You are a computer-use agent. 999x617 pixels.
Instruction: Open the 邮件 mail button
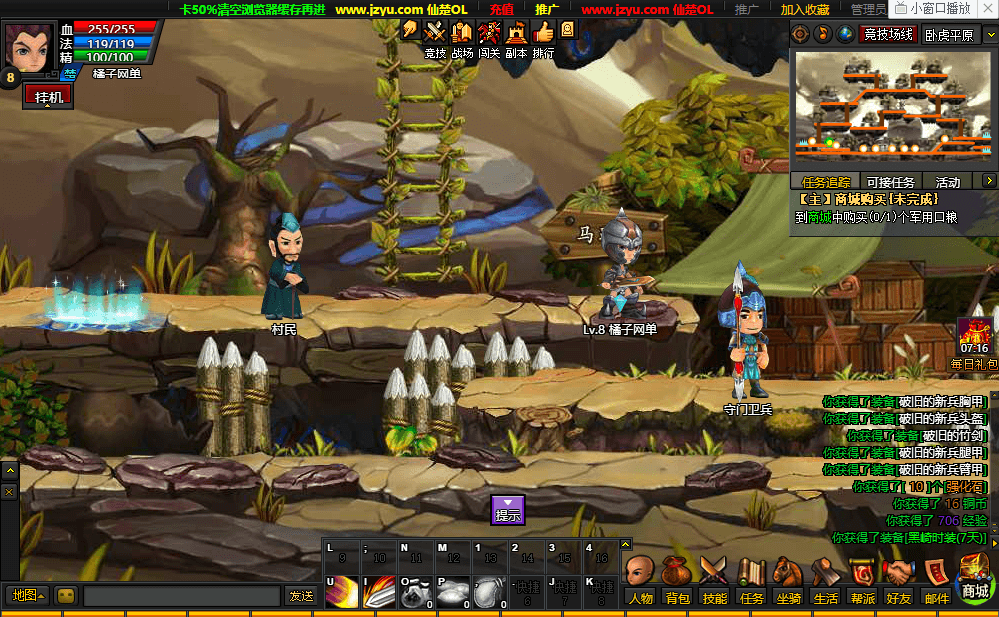pyautogui.click(x=937, y=579)
